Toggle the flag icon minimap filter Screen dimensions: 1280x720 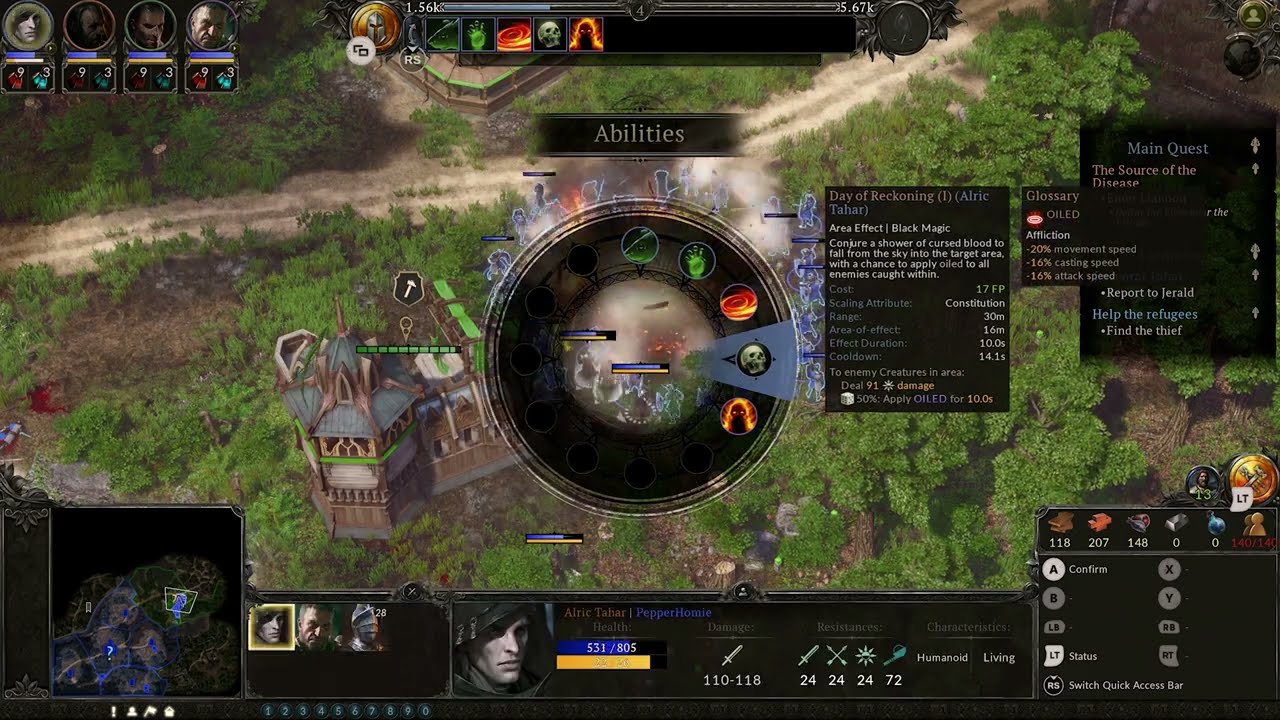(x=150, y=711)
